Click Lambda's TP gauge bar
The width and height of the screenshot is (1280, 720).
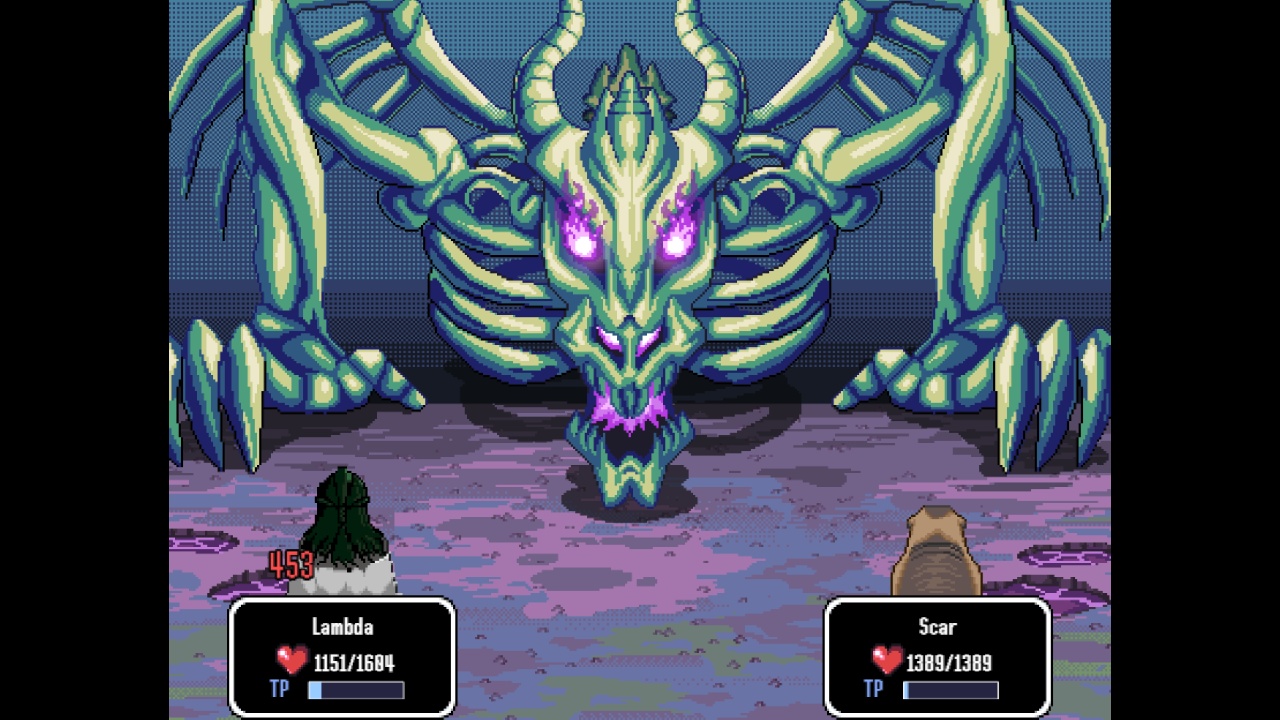click(355, 689)
